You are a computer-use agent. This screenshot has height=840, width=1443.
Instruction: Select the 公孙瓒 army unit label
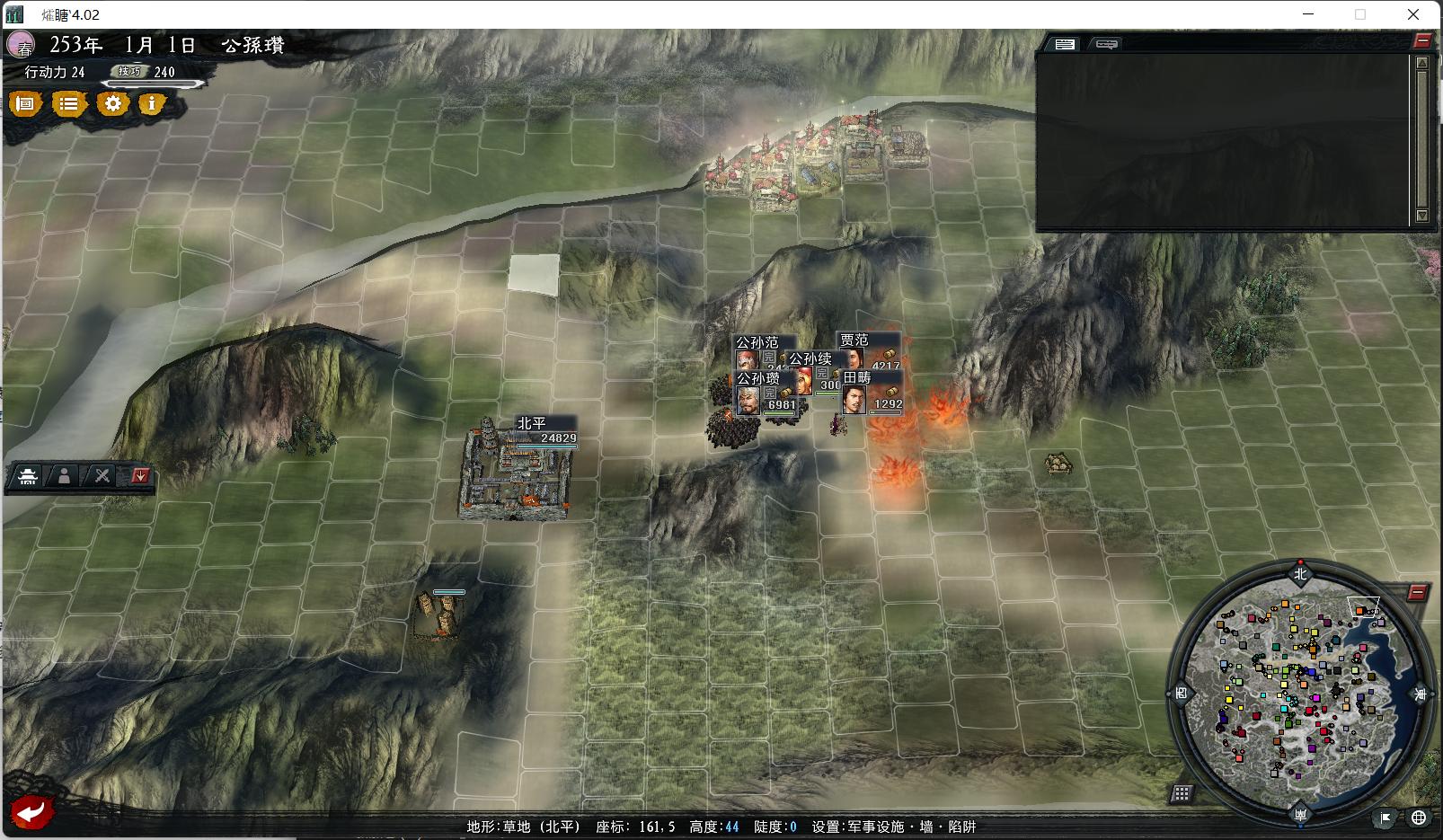click(x=758, y=379)
